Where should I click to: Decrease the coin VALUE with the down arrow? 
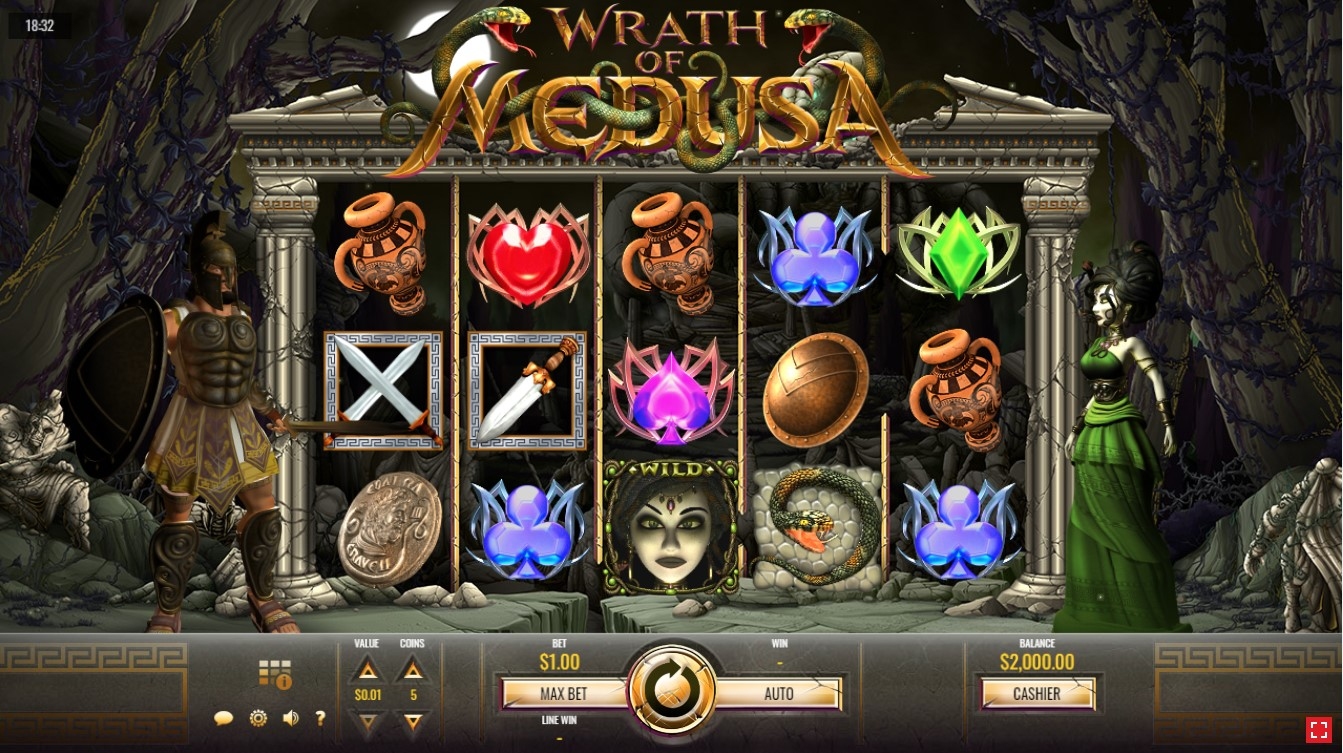click(x=368, y=720)
